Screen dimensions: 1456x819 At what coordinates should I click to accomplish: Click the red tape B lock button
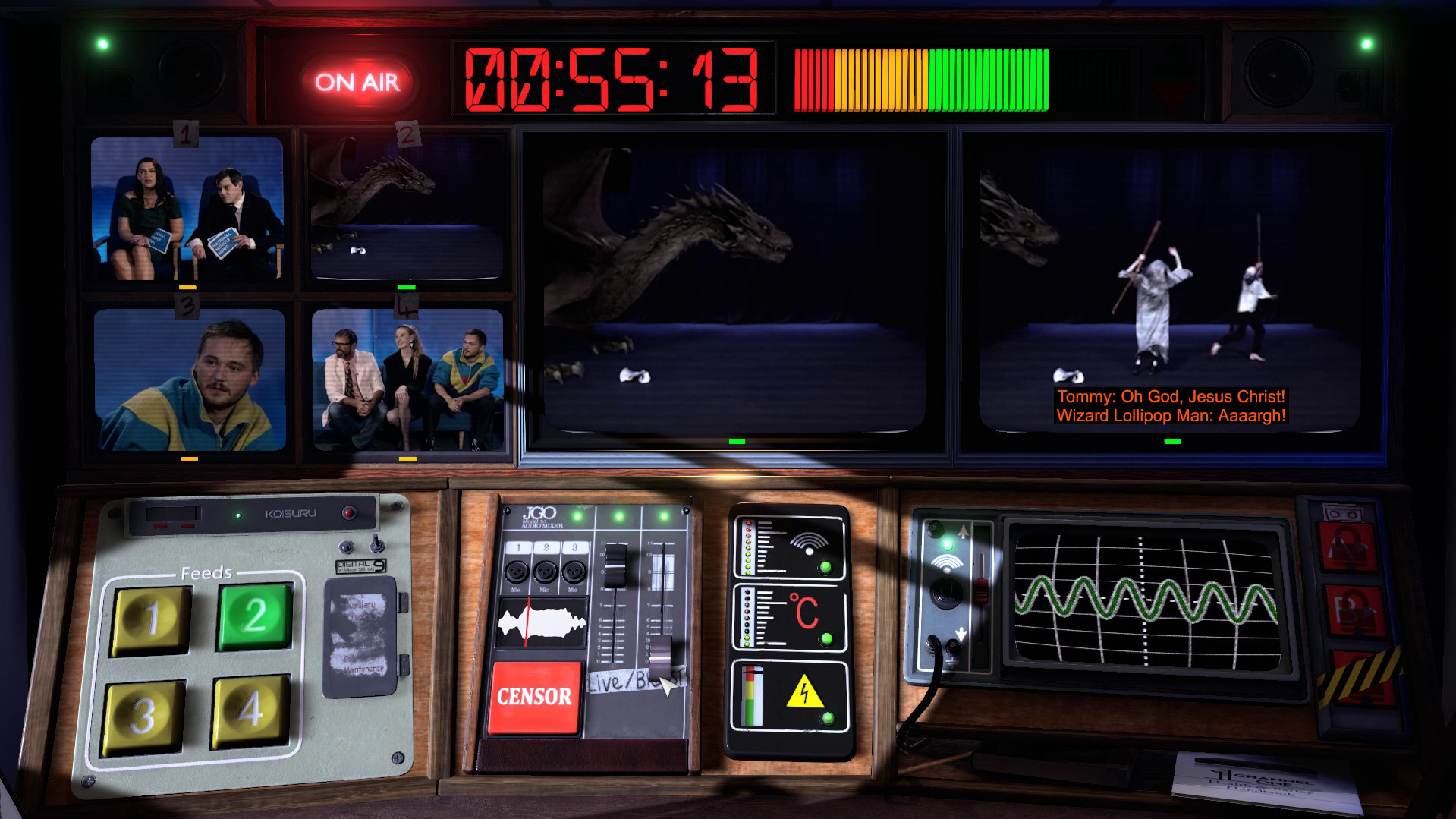coord(1354,610)
